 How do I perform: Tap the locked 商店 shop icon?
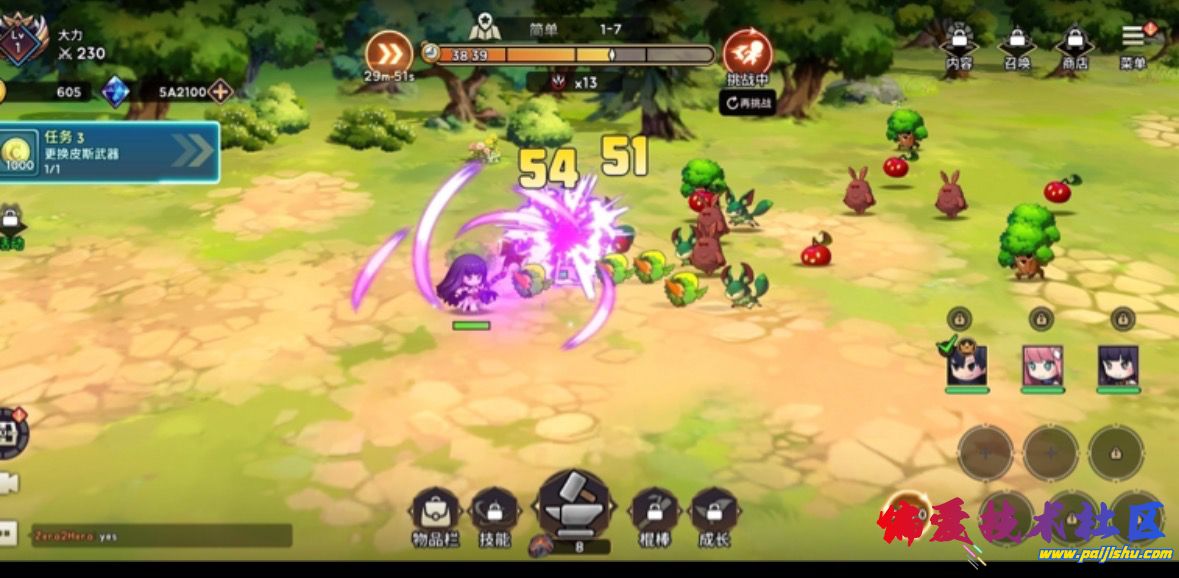[x=1074, y=46]
